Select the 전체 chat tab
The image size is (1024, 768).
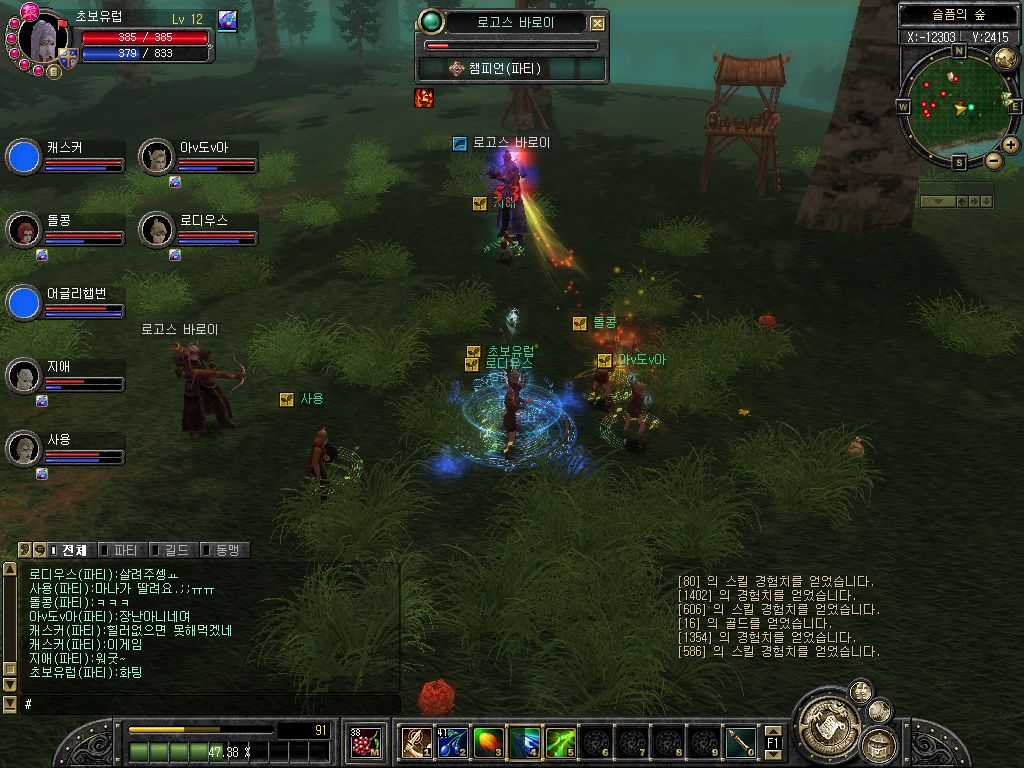click(70, 550)
